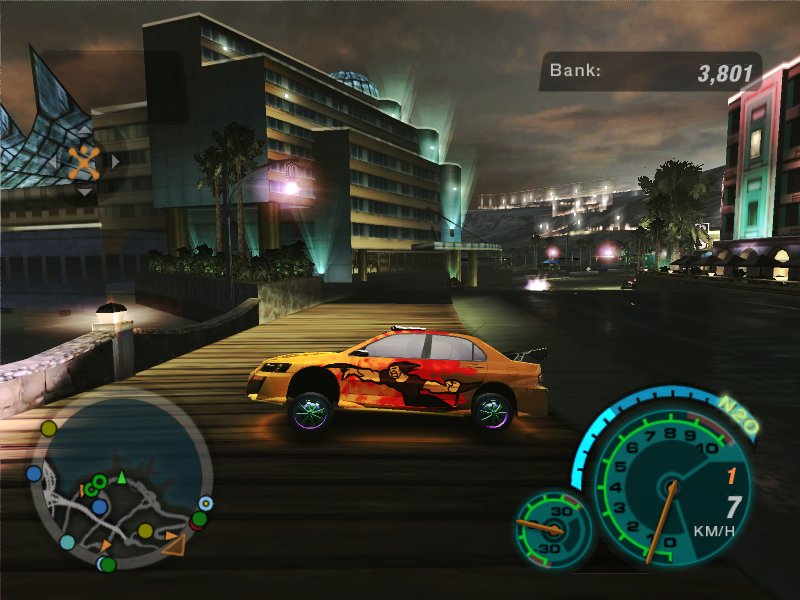Select the right arrow beside the orange figure icon
800x600 pixels.
(x=115, y=160)
